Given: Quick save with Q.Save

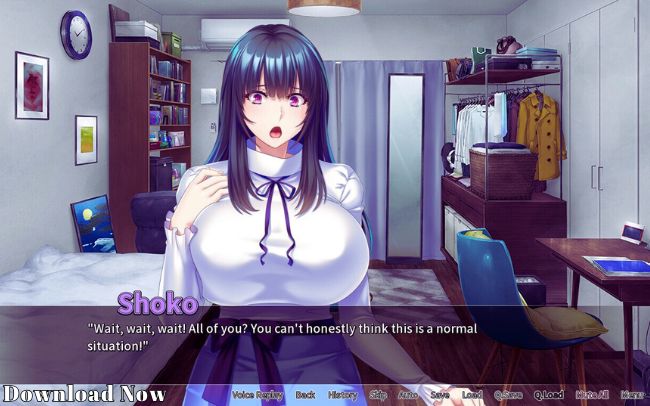Looking at the screenshot, I should point(508,395).
